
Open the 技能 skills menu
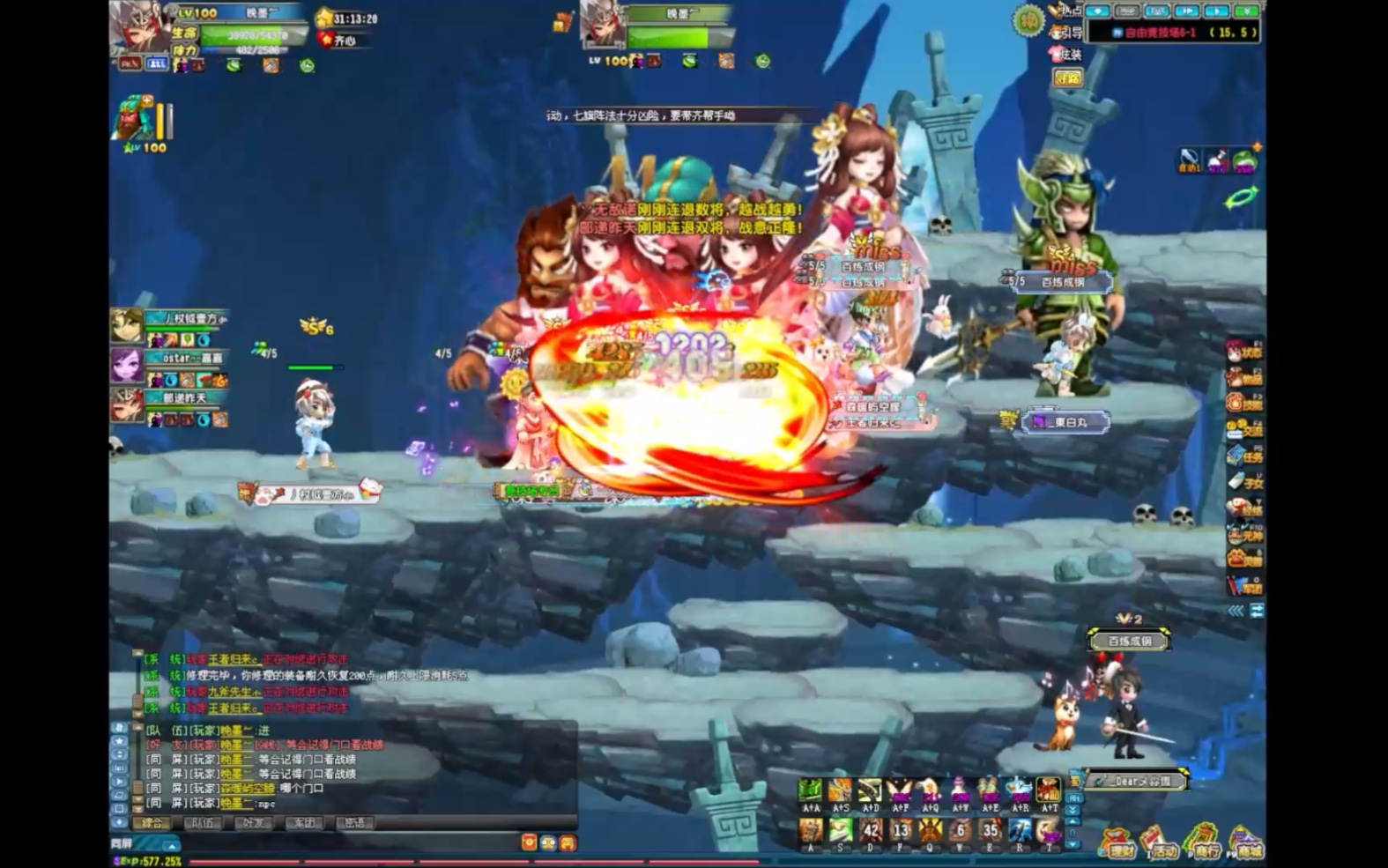(x=1244, y=404)
